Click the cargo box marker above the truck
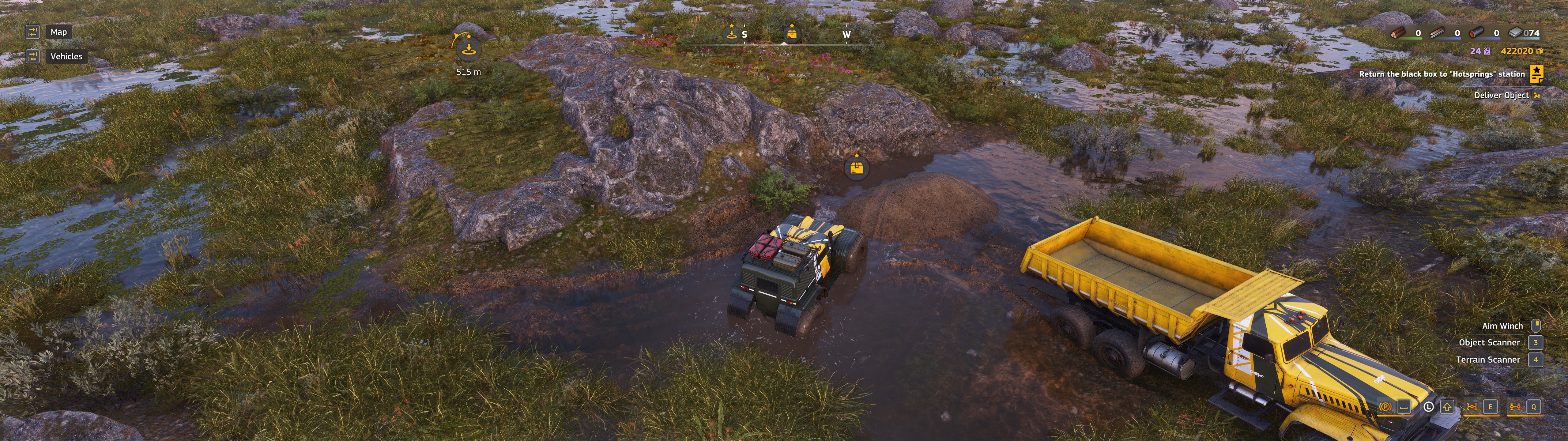 pos(857,167)
